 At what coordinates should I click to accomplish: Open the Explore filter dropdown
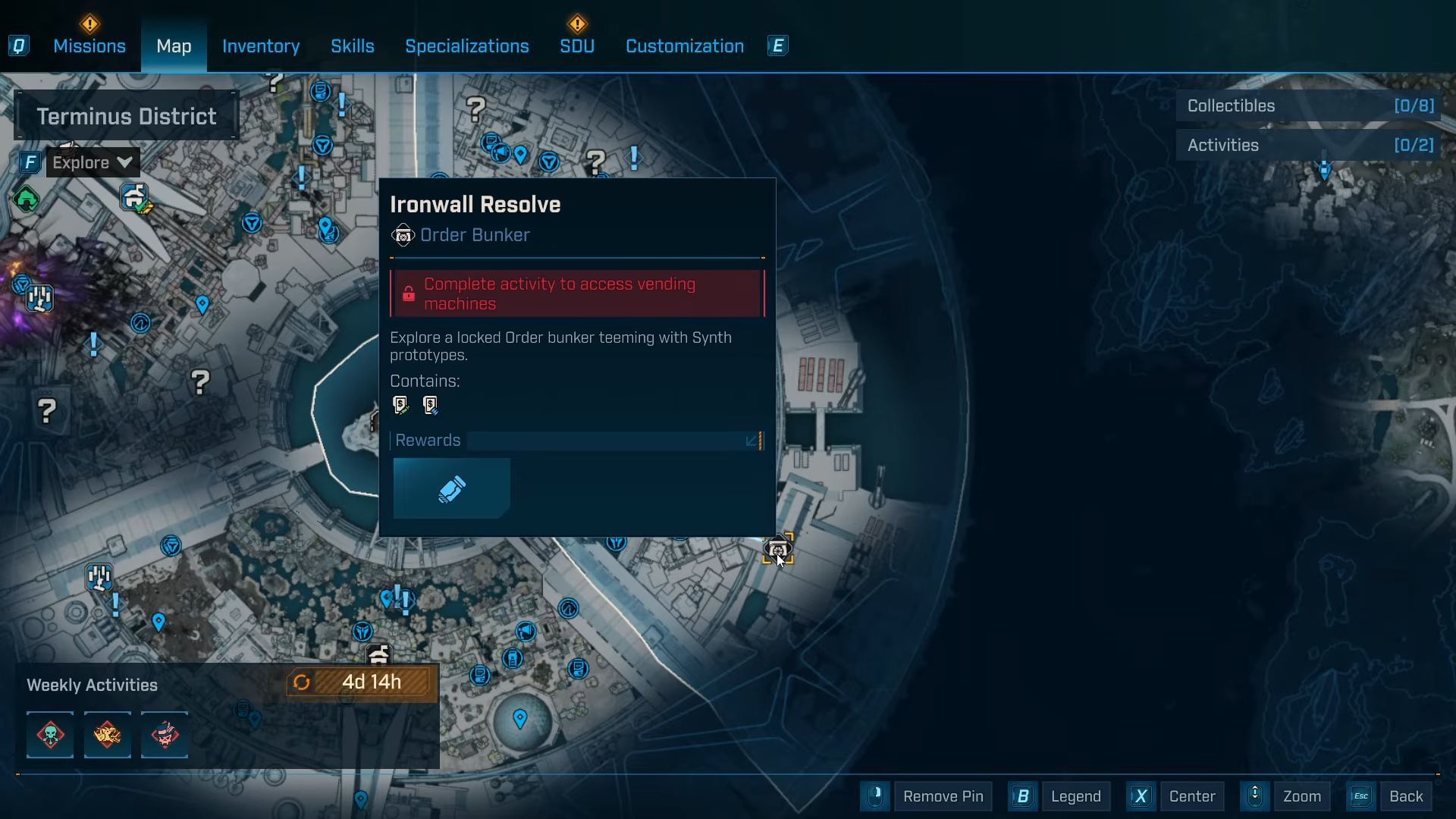[93, 162]
